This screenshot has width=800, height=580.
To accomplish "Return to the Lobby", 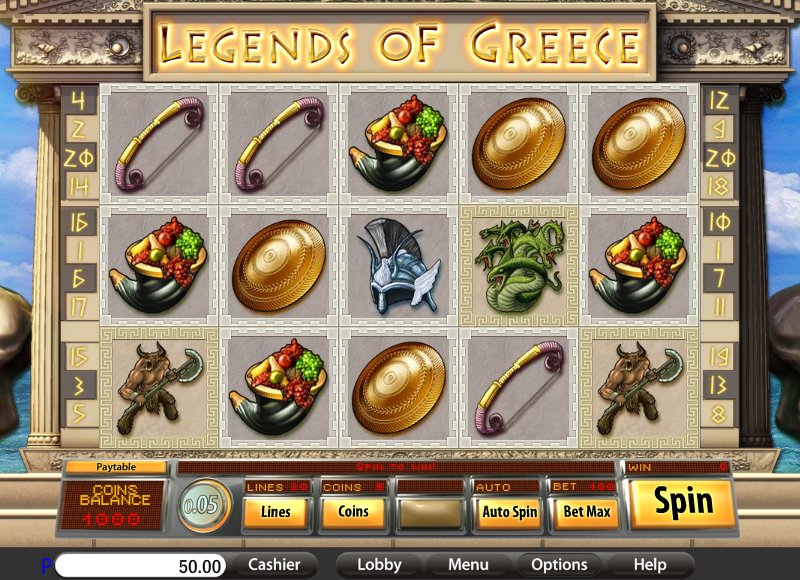I will pyautogui.click(x=379, y=565).
